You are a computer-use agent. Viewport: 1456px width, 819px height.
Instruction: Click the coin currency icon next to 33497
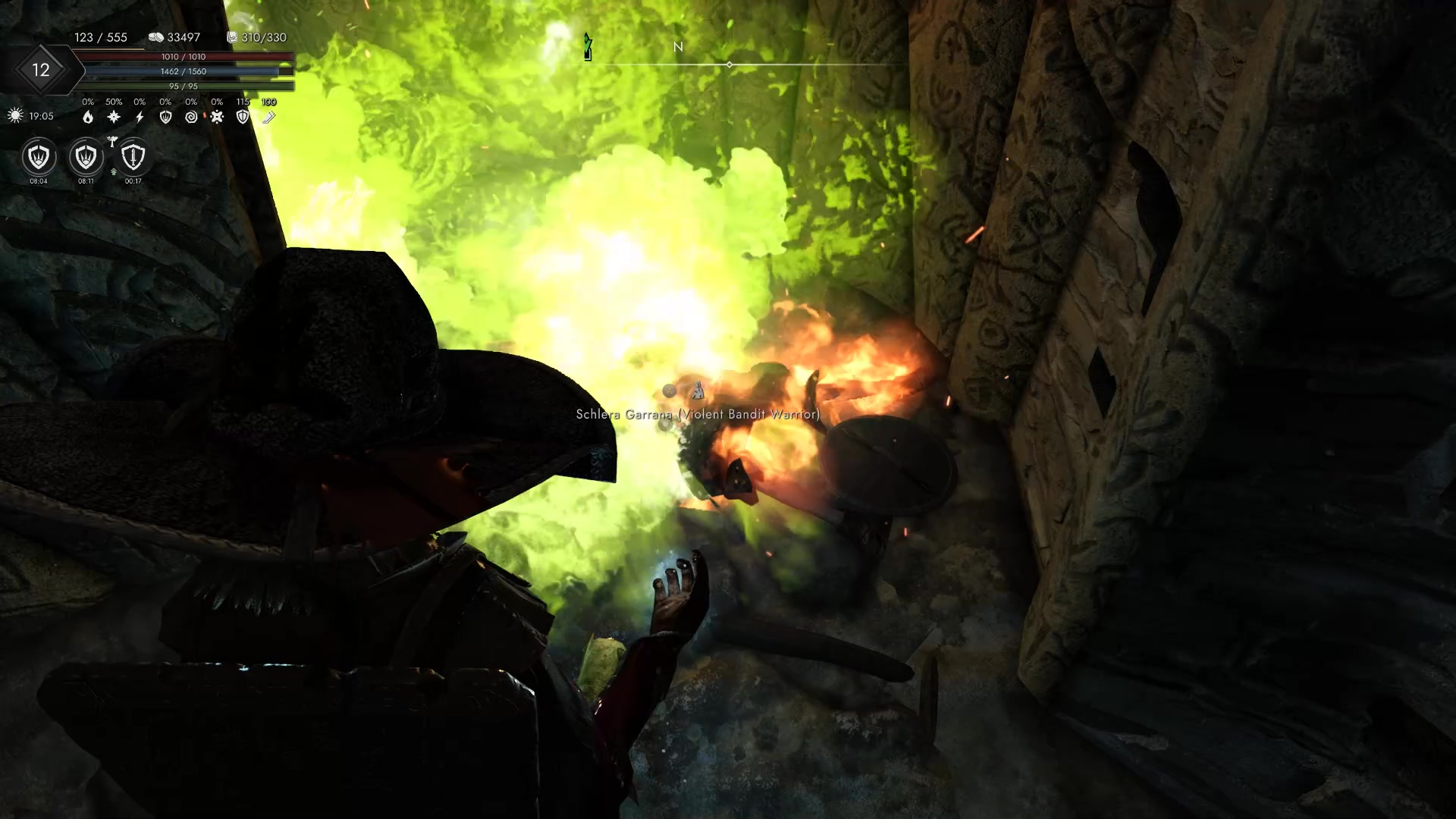158,36
